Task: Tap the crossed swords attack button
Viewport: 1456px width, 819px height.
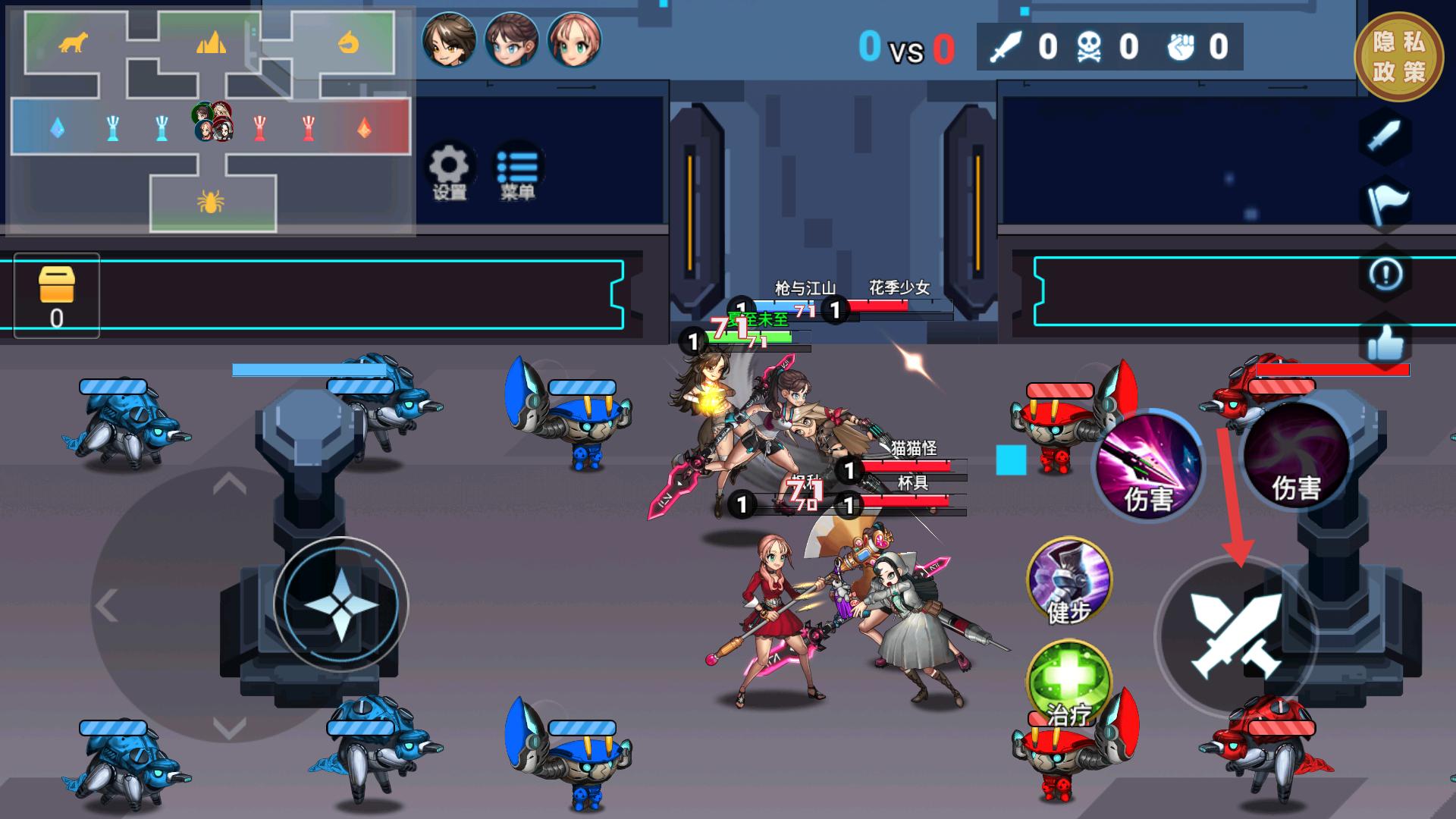Action: pyautogui.click(x=1236, y=635)
